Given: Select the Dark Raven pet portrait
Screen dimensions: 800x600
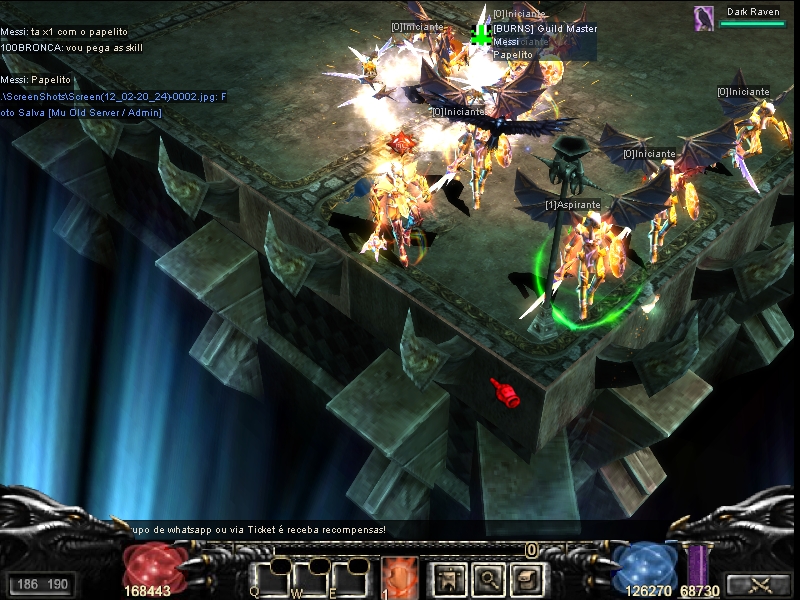Looking at the screenshot, I should [705, 17].
